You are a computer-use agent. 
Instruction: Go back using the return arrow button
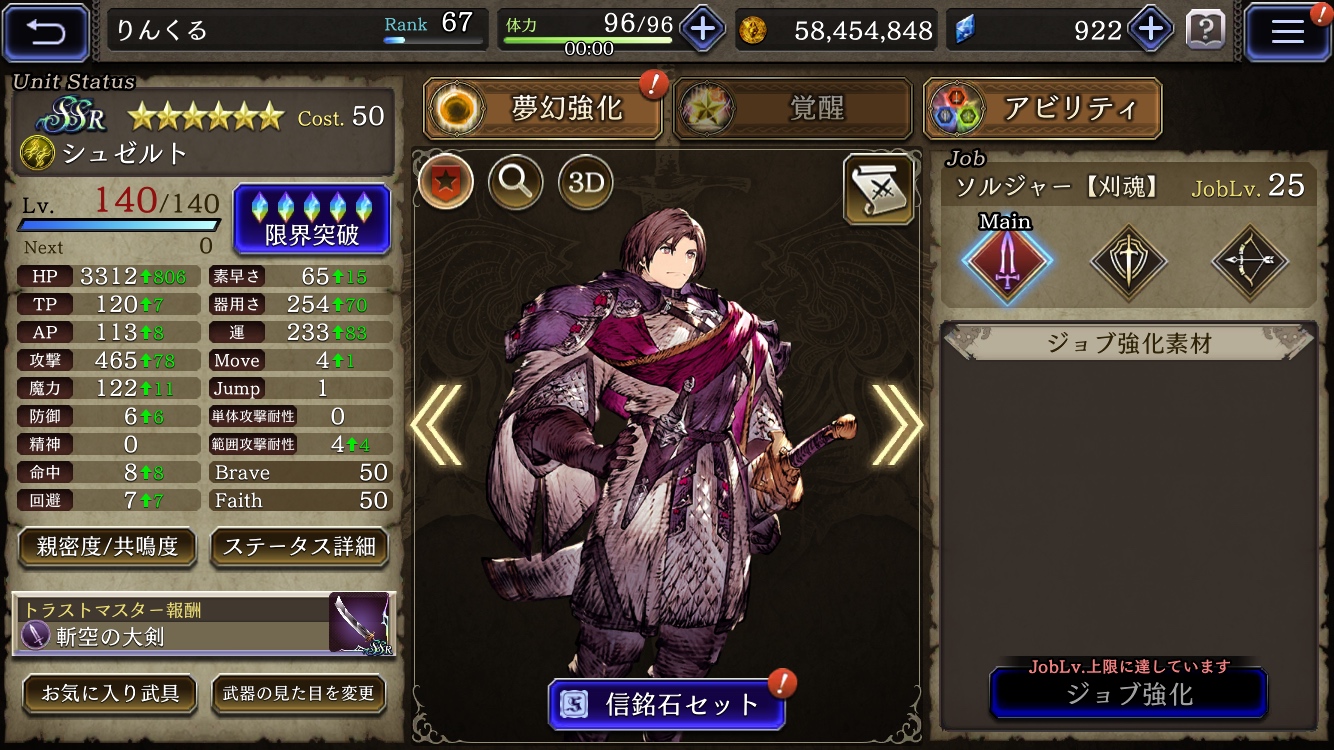[46, 32]
